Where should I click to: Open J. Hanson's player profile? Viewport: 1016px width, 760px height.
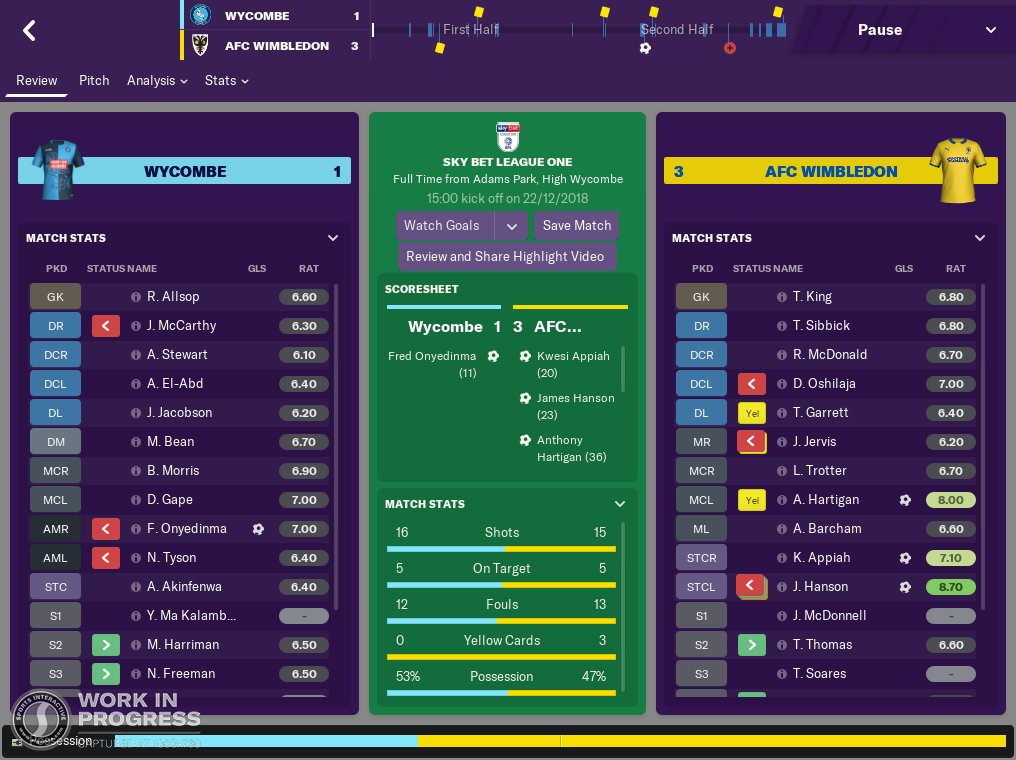(820, 586)
